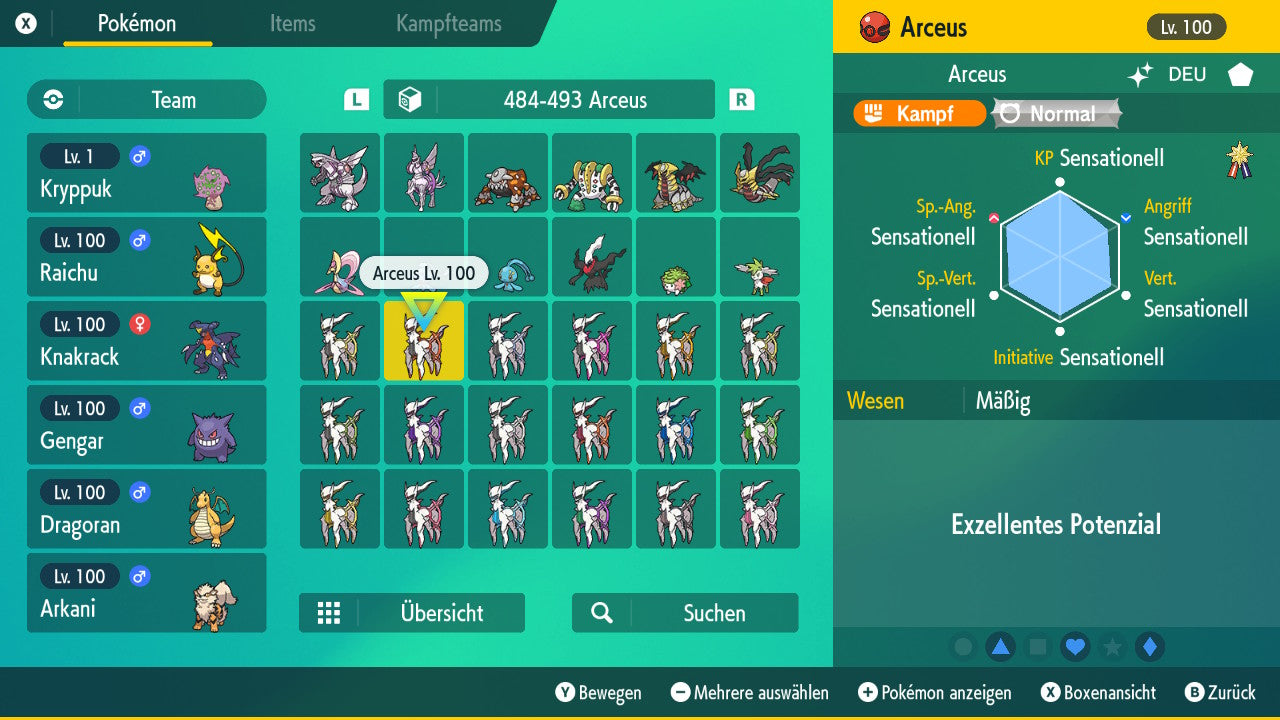This screenshot has height=720, width=1280.
Task: Click the sparkle icon next to DEU
Action: click(x=1139, y=74)
